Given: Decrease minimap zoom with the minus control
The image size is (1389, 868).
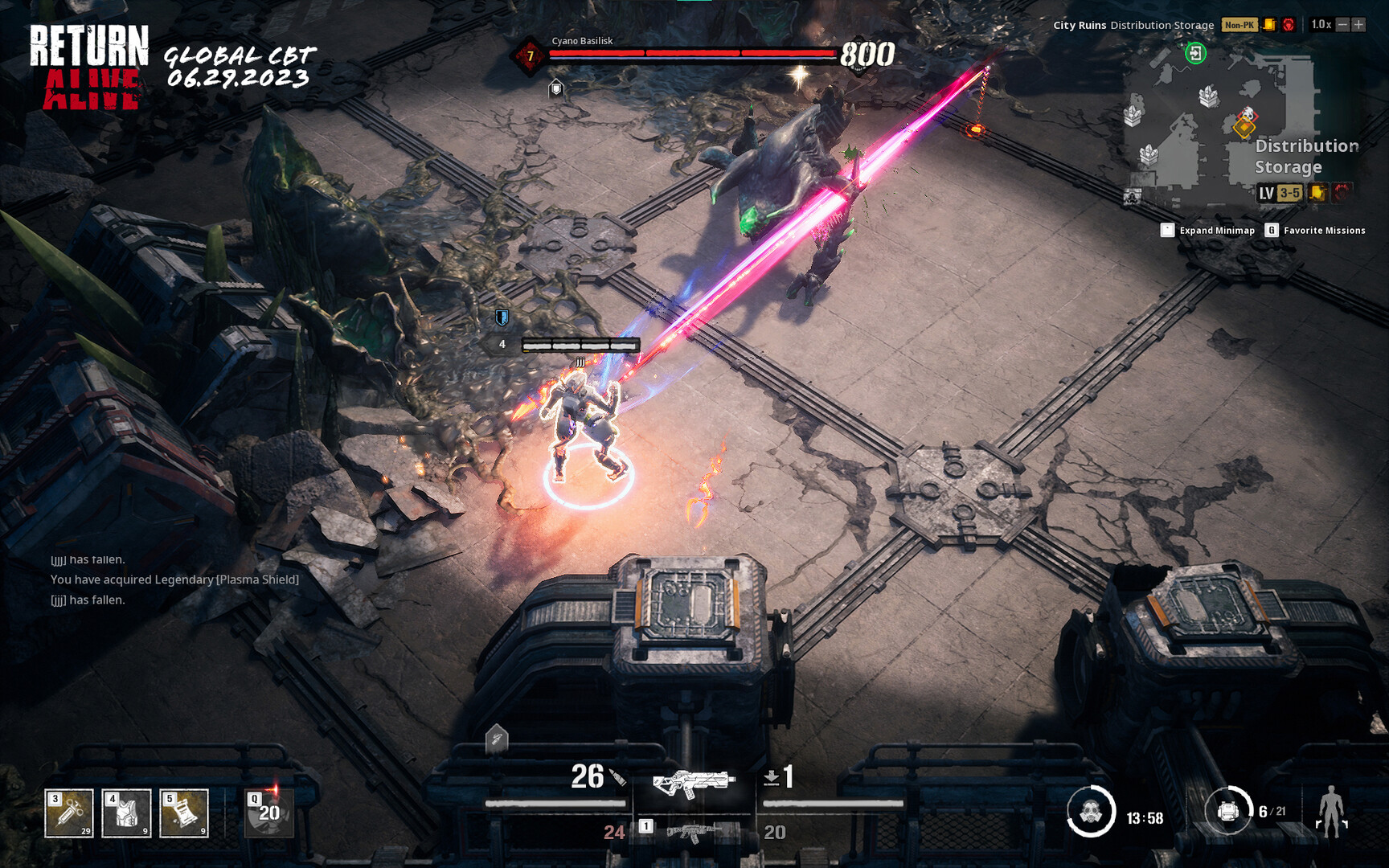Looking at the screenshot, I should [x=1344, y=24].
